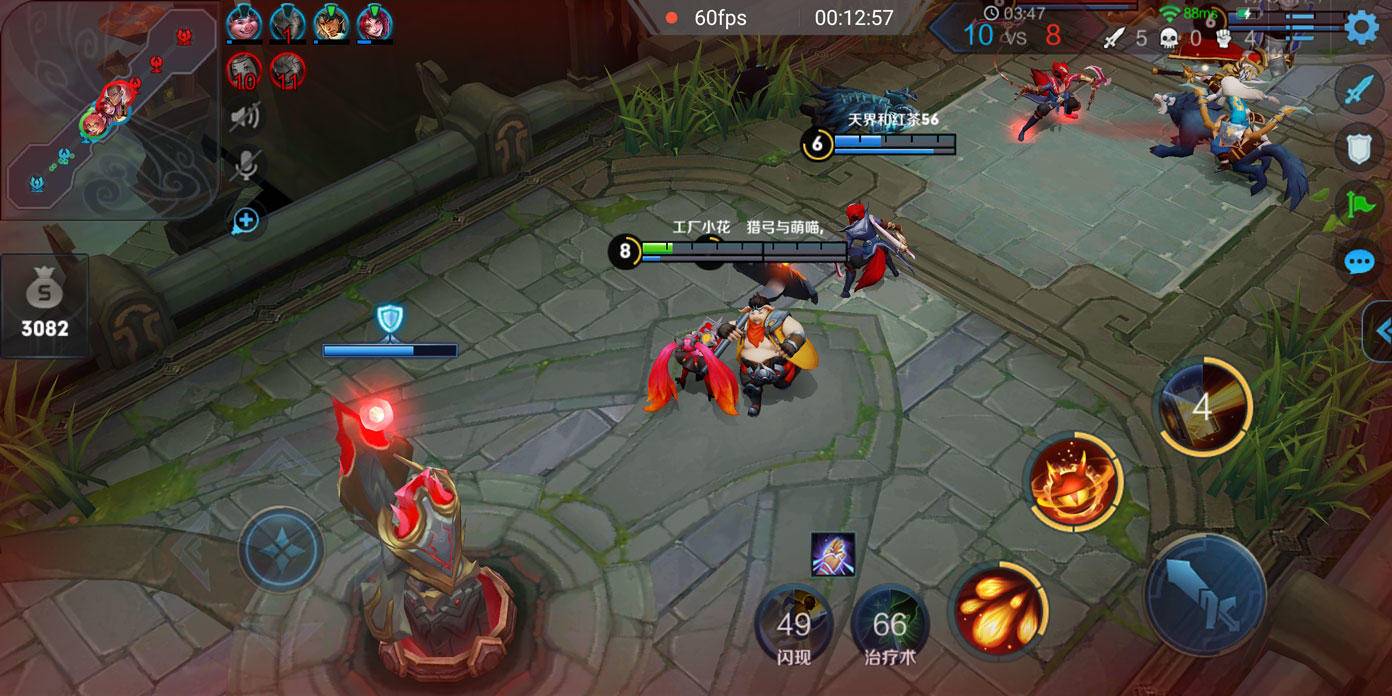Select the ultimate skill showing cooldown 4

tap(1203, 407)
